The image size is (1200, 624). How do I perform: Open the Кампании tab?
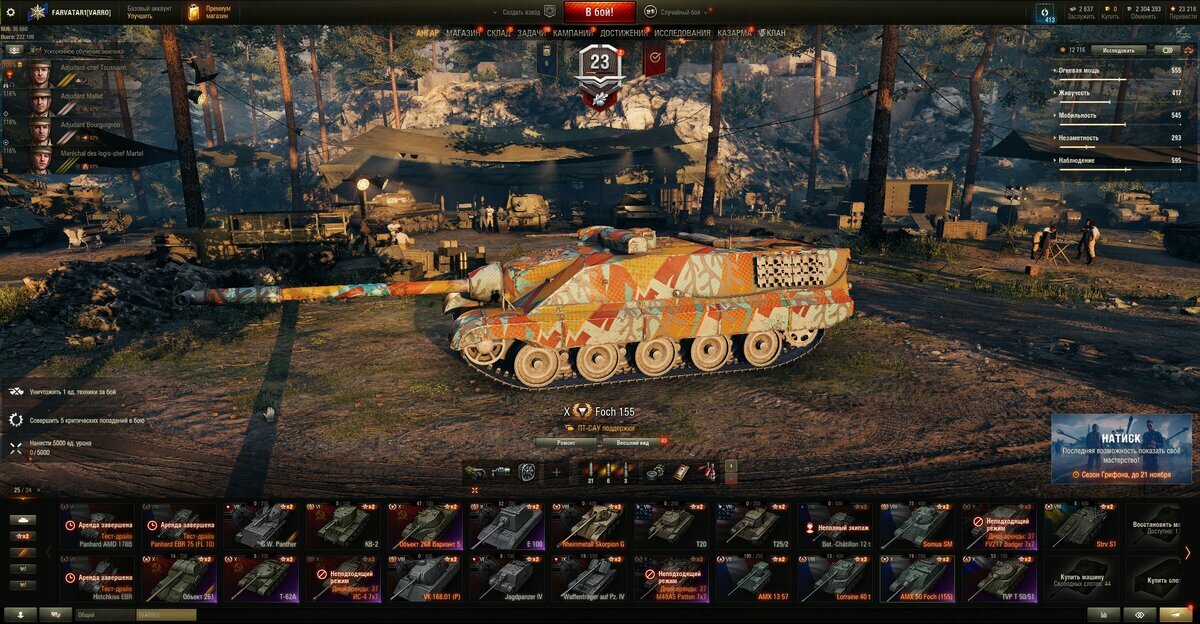[572, 33]
